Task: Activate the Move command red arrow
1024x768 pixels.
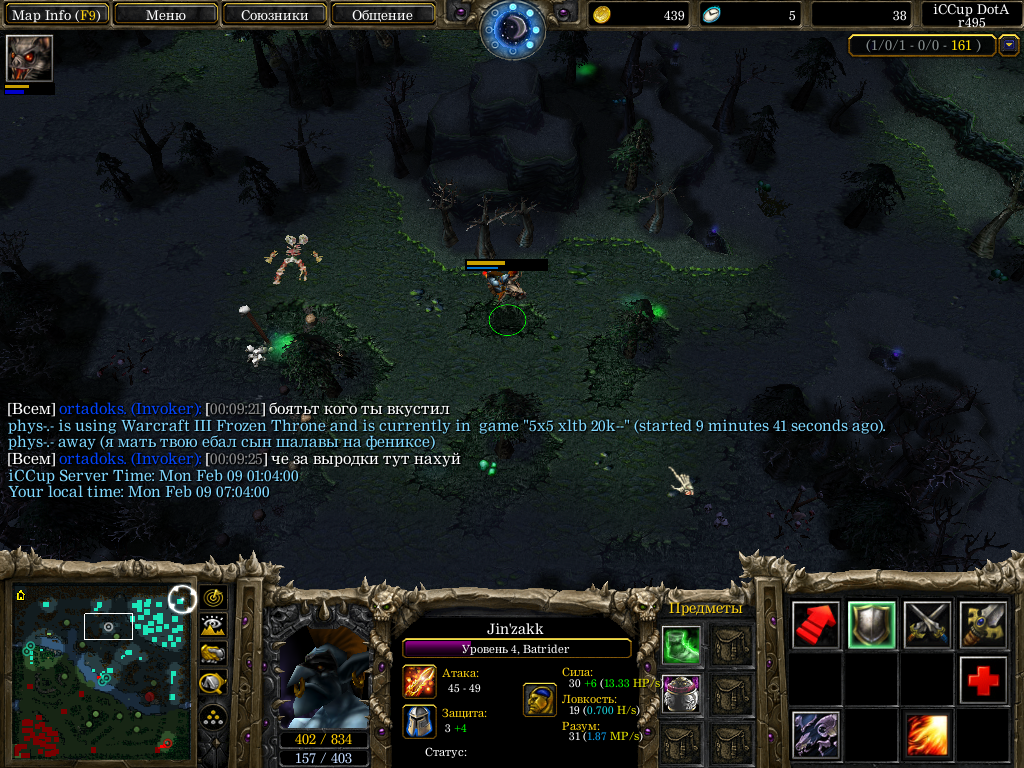Action: (816, 625)
